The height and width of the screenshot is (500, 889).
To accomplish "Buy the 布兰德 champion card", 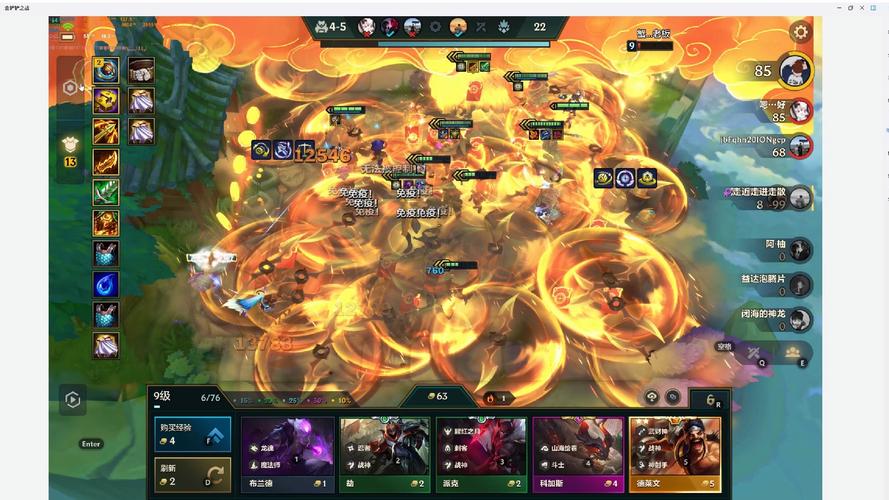I will click(x=287, y=456).
